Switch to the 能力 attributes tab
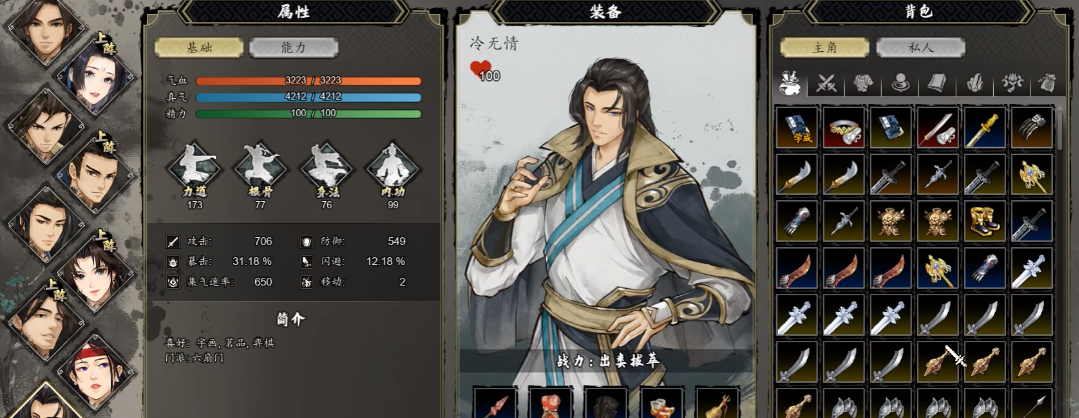 coord(294,48)
